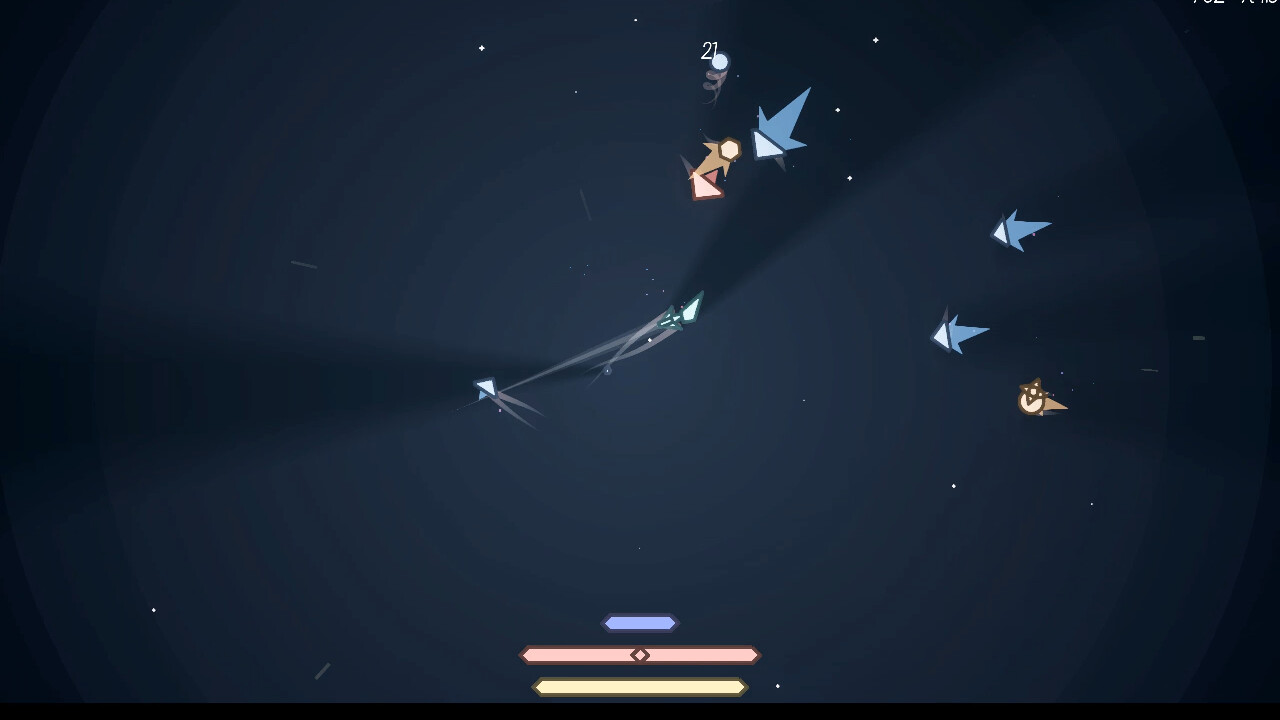The image size is (1280, 720).
Task: Click the moon marked with the number 21
Action: pos(720,63)
